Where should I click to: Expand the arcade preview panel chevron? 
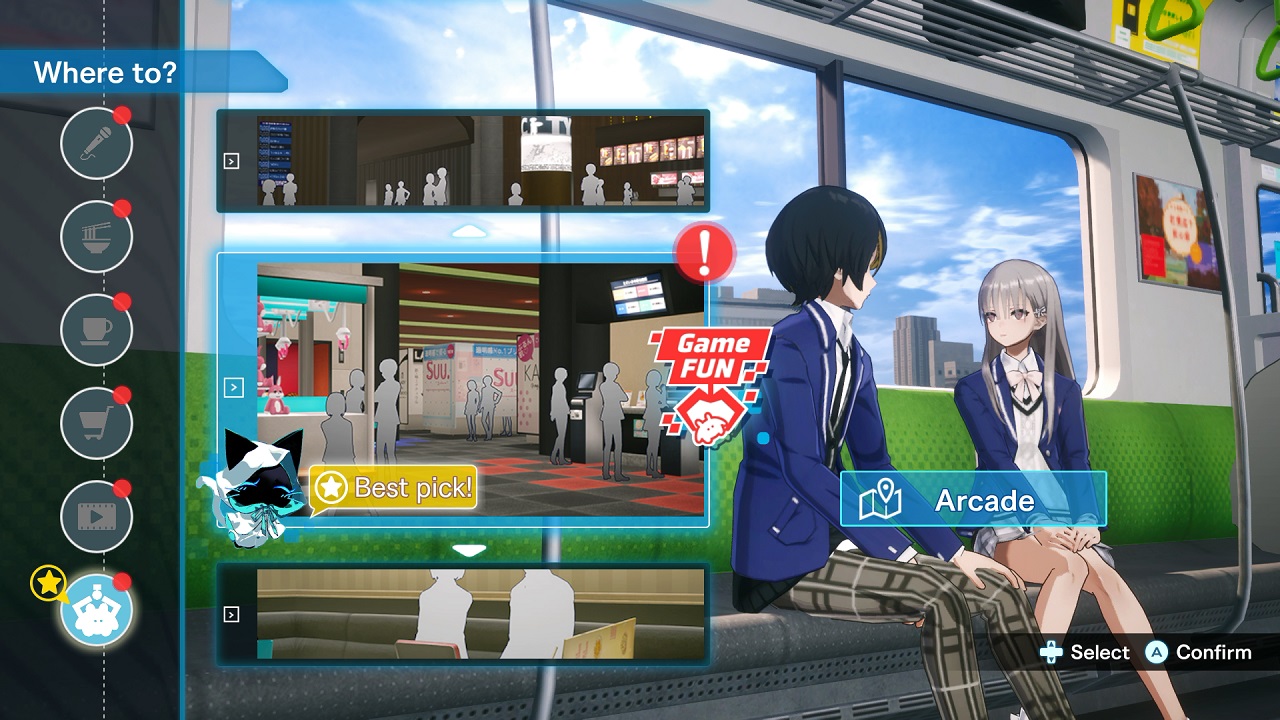[x=234, y=387]
